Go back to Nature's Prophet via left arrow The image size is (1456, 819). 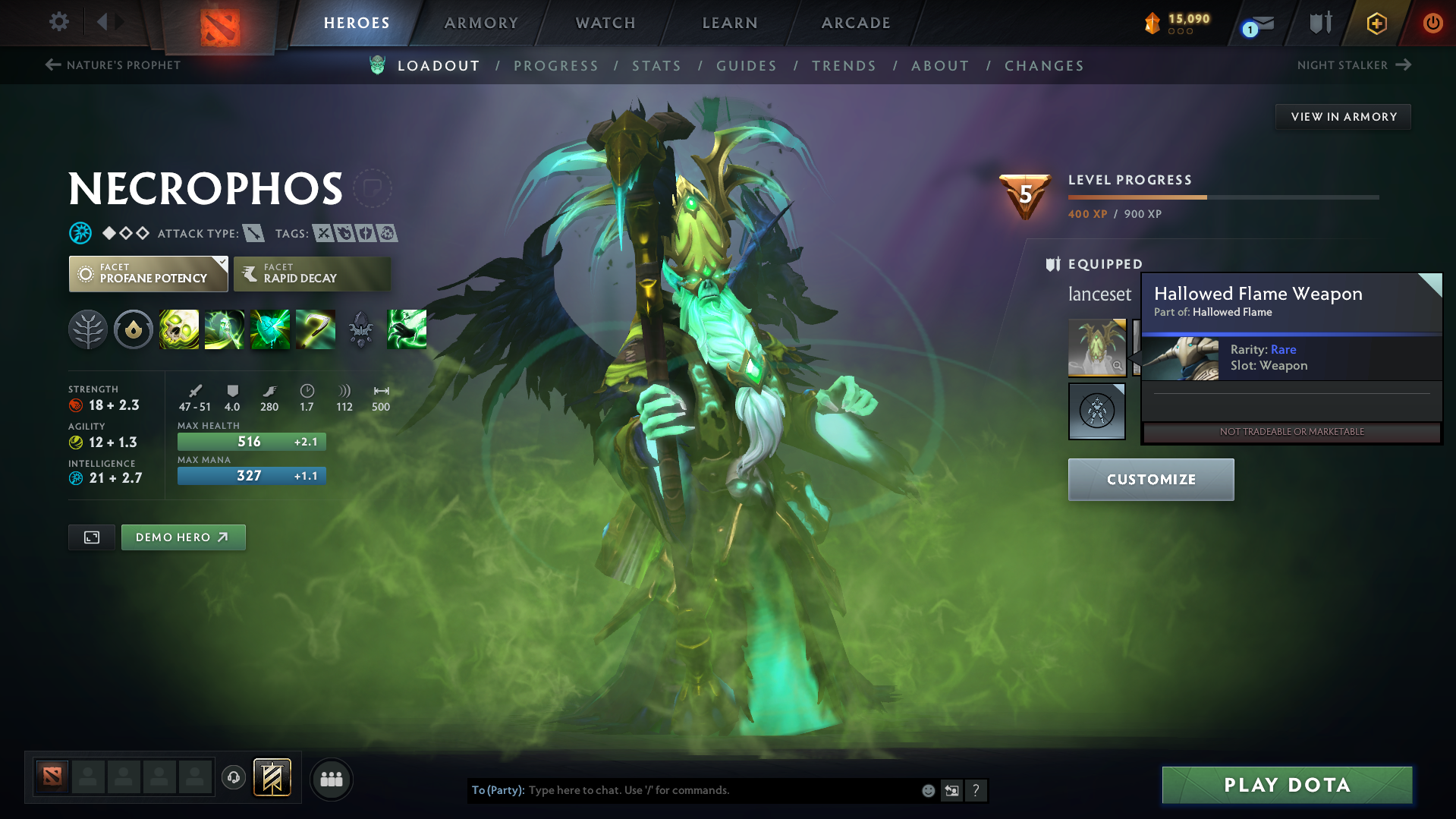52,65
